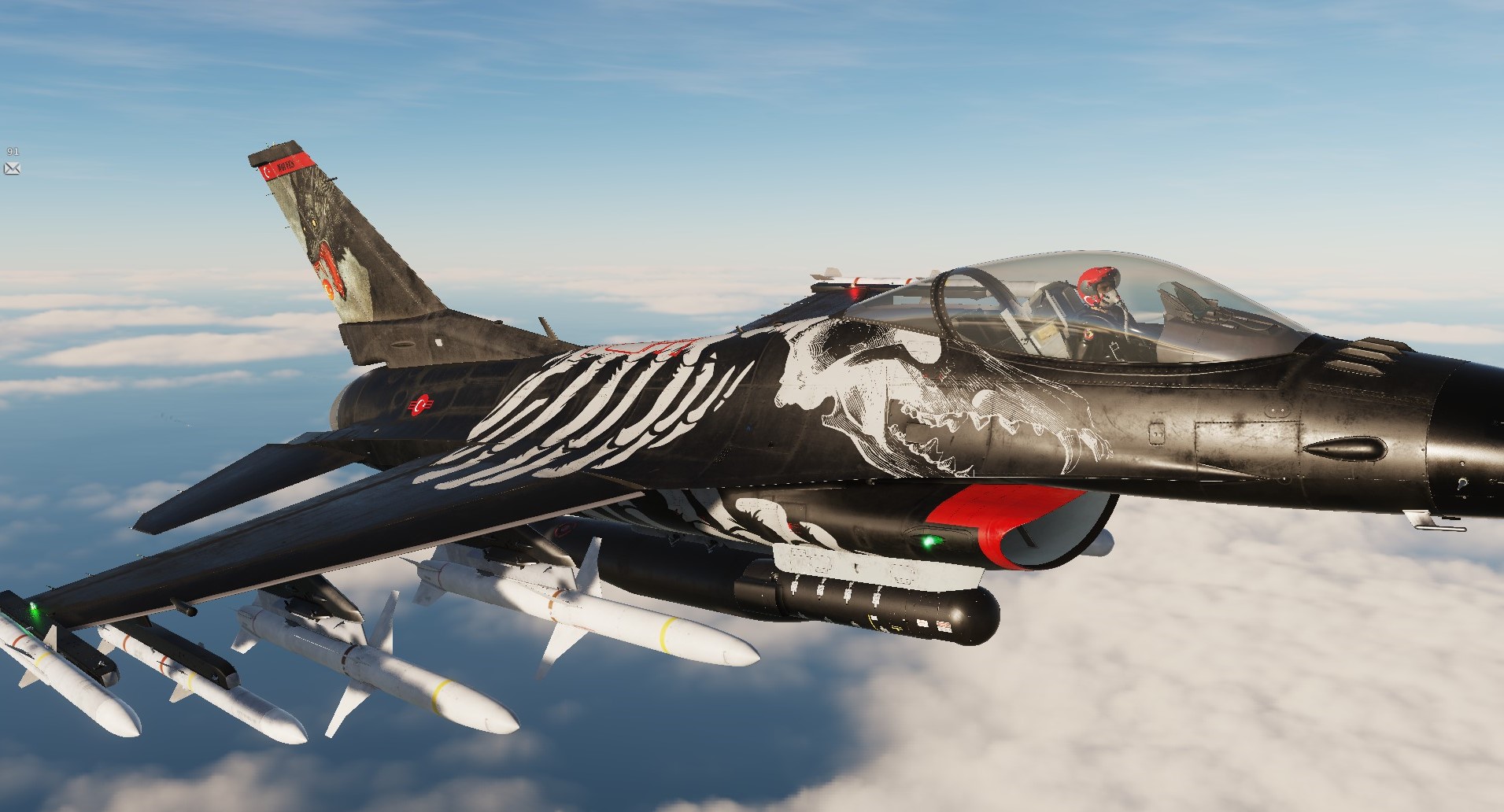The width and height of the screenshot is (1504, 812).
Task: Open the envelope message icon
Action: [12, 168]
